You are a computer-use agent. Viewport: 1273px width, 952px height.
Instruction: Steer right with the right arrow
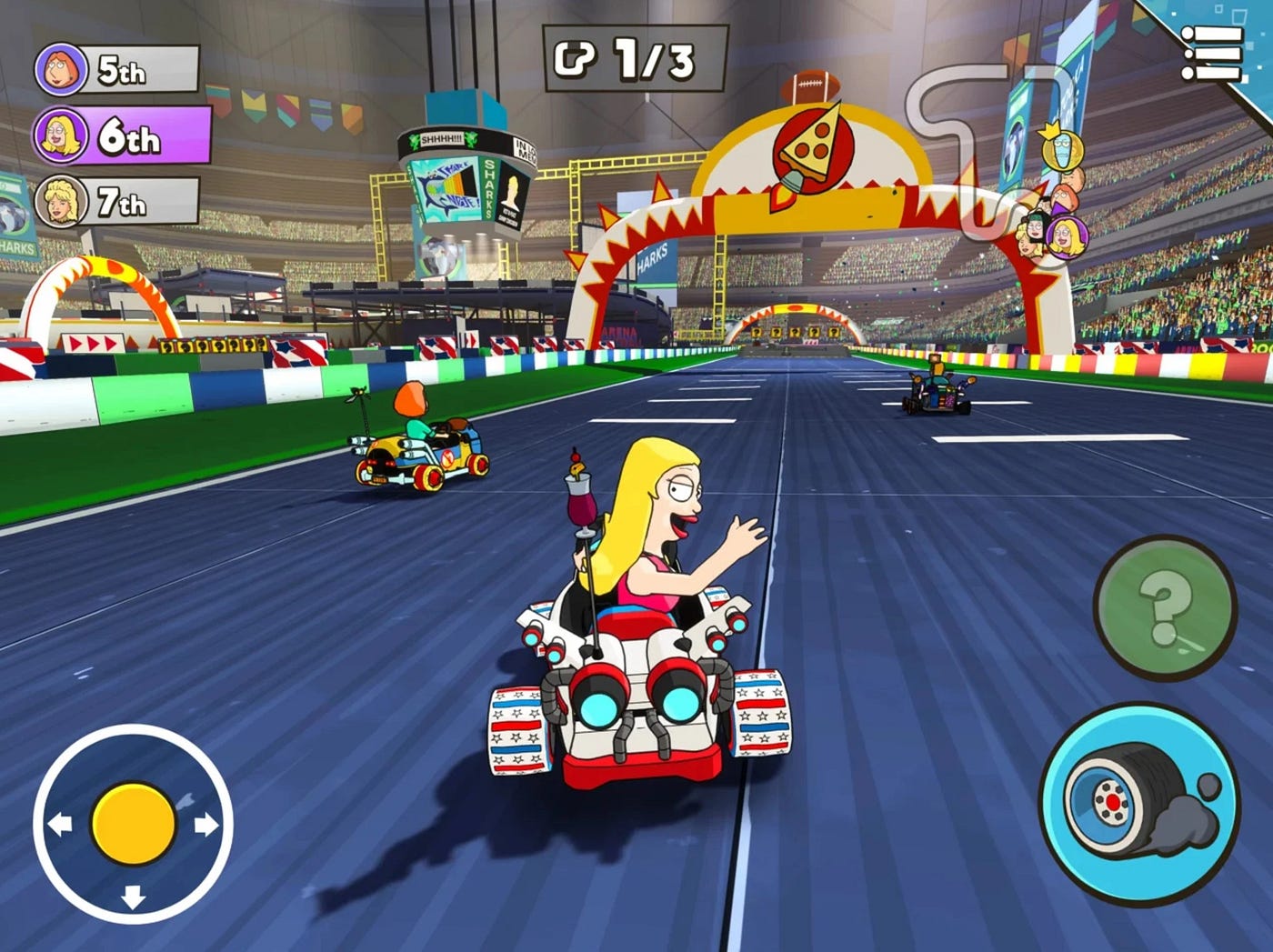coord(206,825)
